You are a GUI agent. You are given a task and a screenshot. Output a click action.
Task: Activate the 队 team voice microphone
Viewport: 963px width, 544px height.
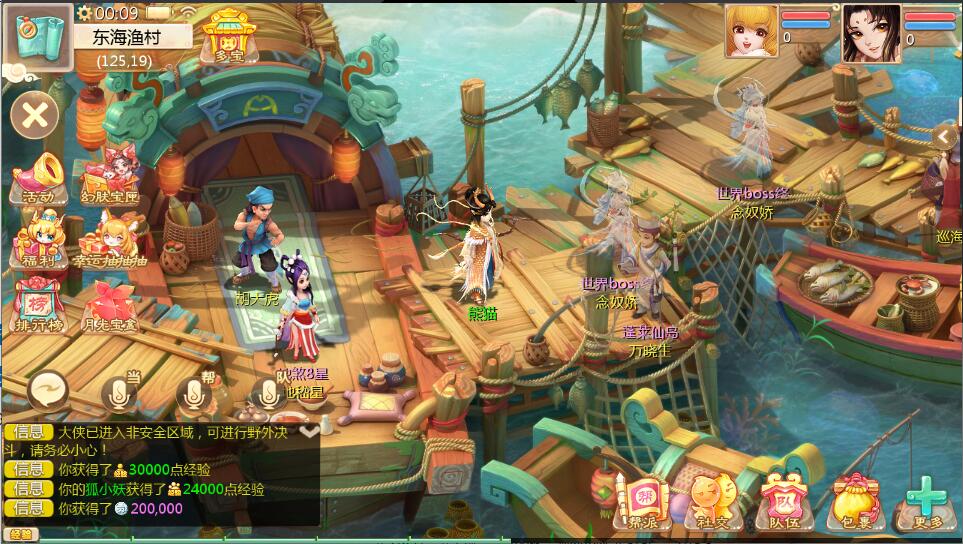click(x=268, y=394)
